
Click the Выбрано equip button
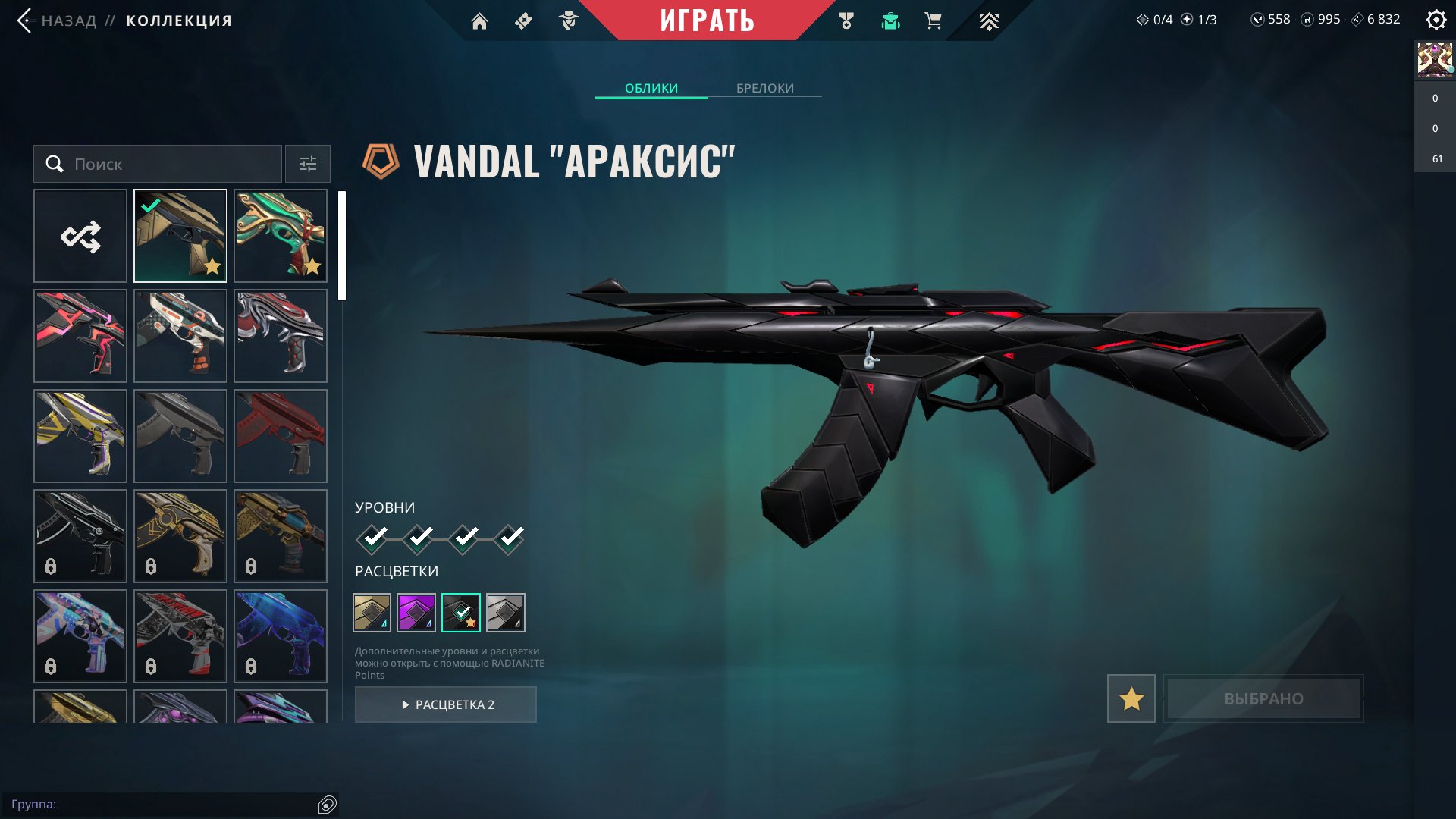pos(1263,698)
